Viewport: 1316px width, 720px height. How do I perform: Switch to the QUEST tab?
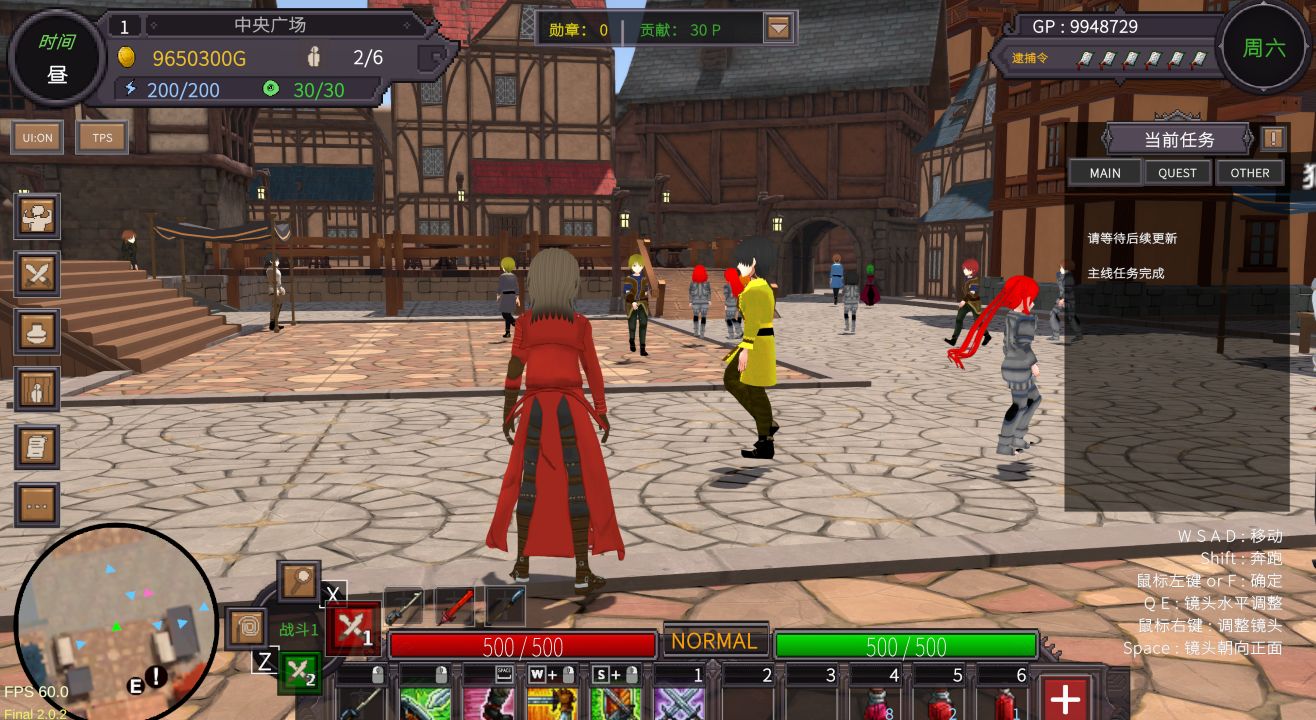tap(1177, 172)
